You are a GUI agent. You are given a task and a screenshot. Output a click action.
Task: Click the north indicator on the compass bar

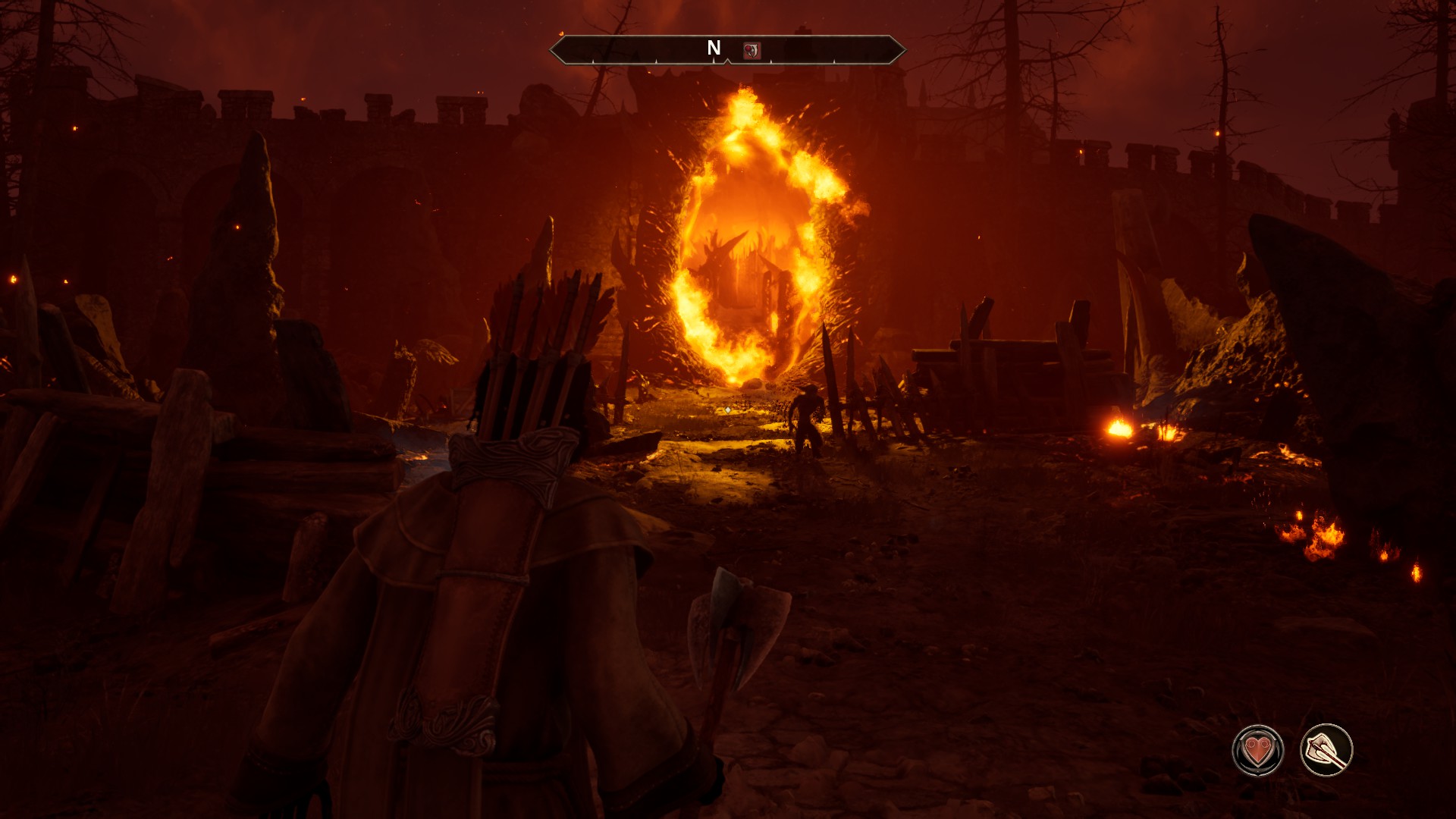coord(714,49)
